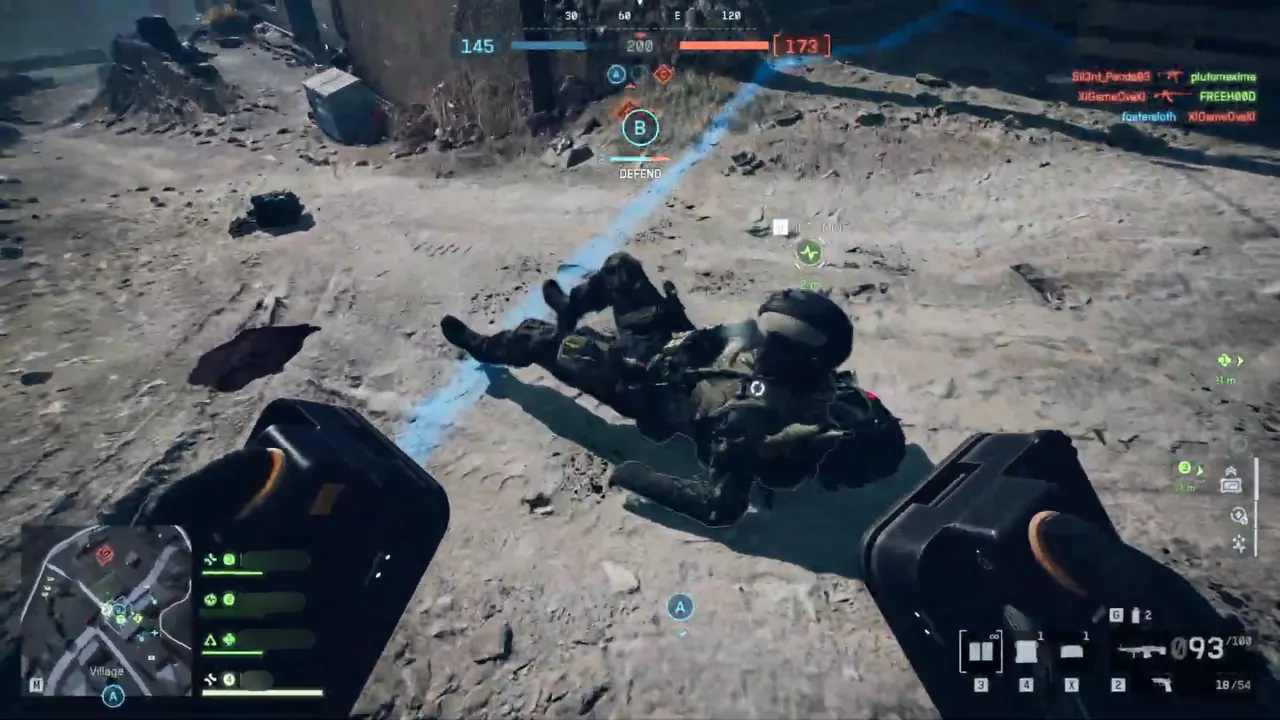The height and width of the screenshot is (720, 1280).
Task: Click the assault rifle icon near the ammo counter
Action: (1142, 650)
